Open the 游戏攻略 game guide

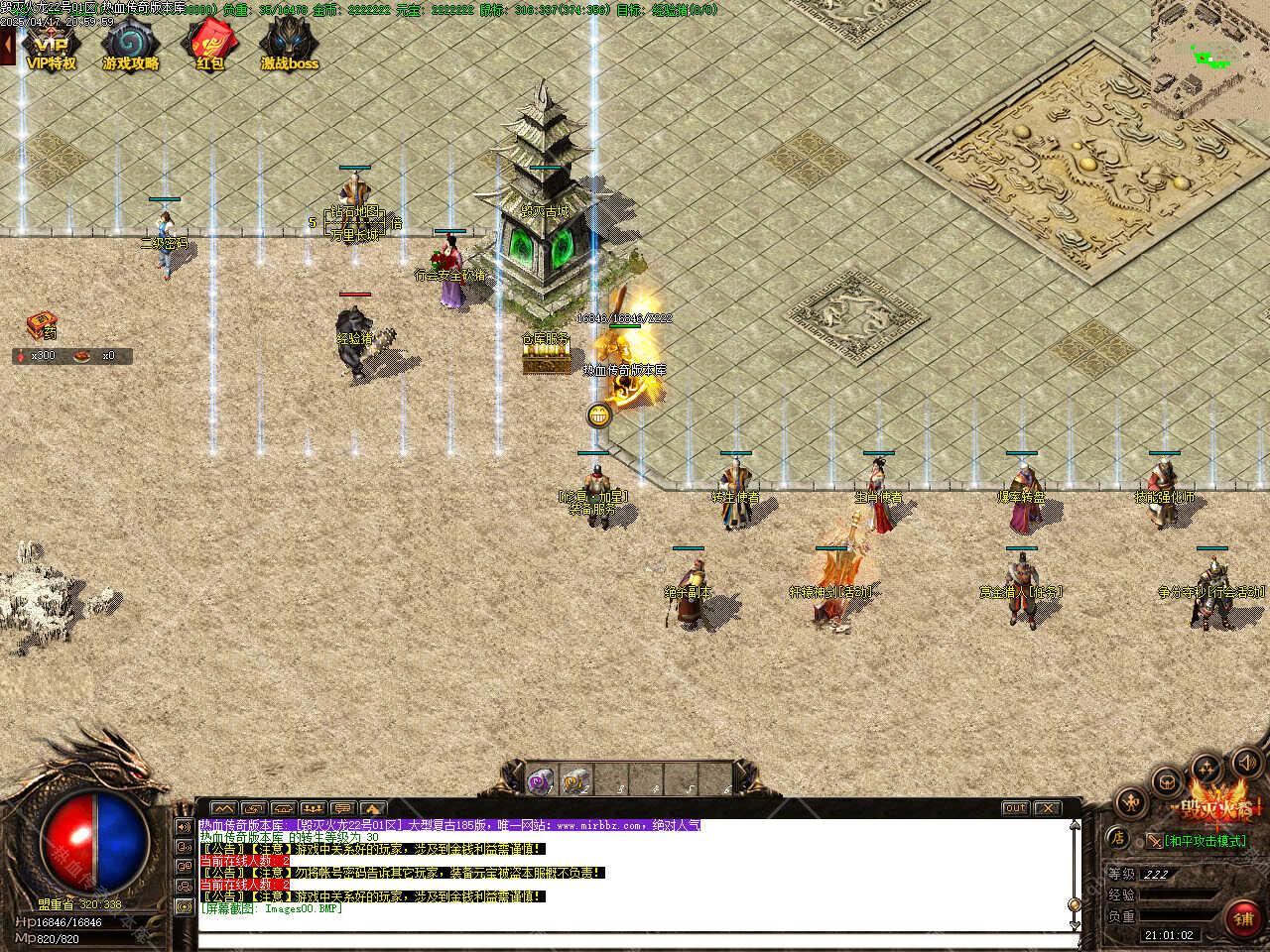130,43
